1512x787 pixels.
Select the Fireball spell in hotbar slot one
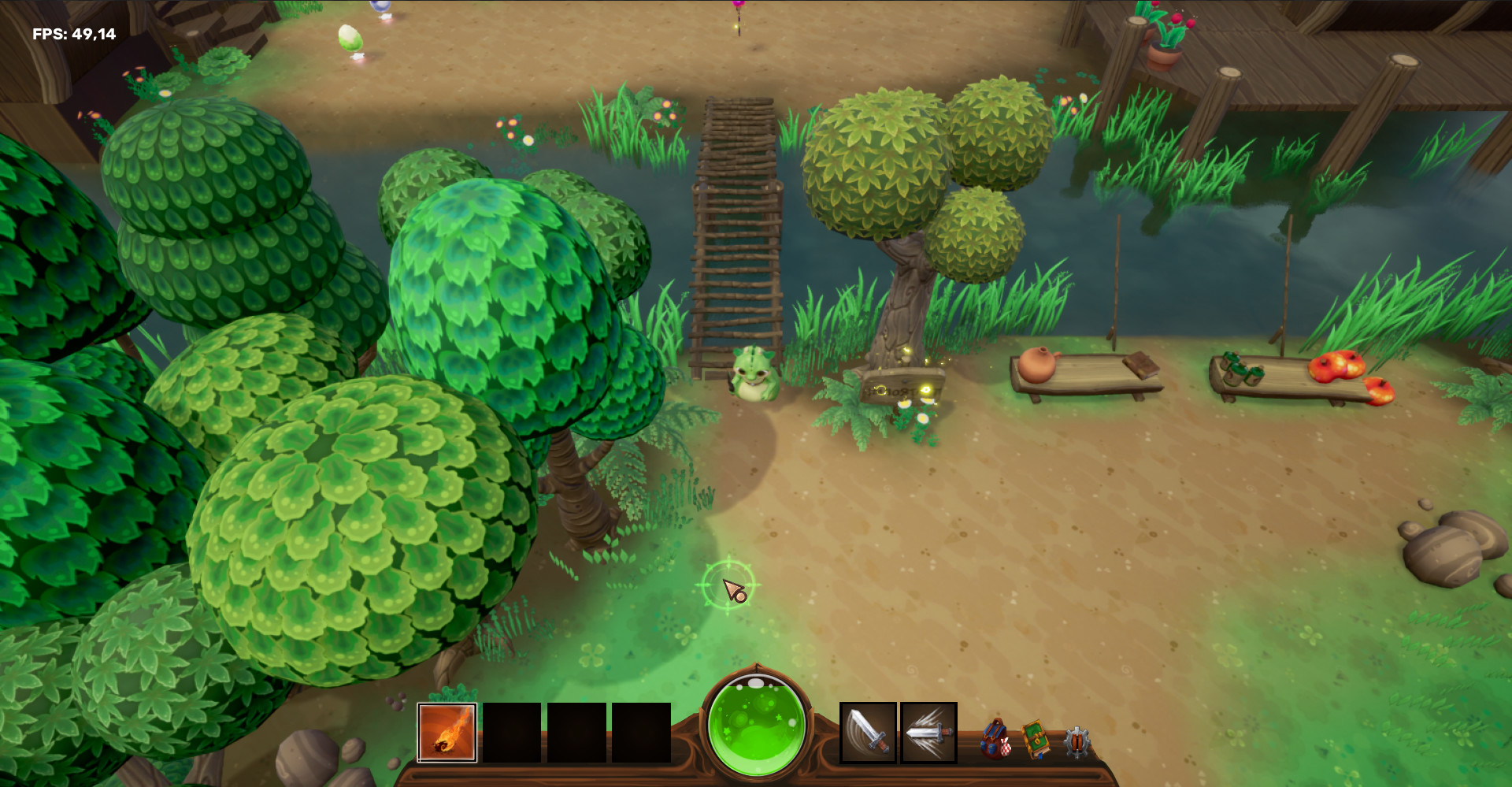point(446,734)
